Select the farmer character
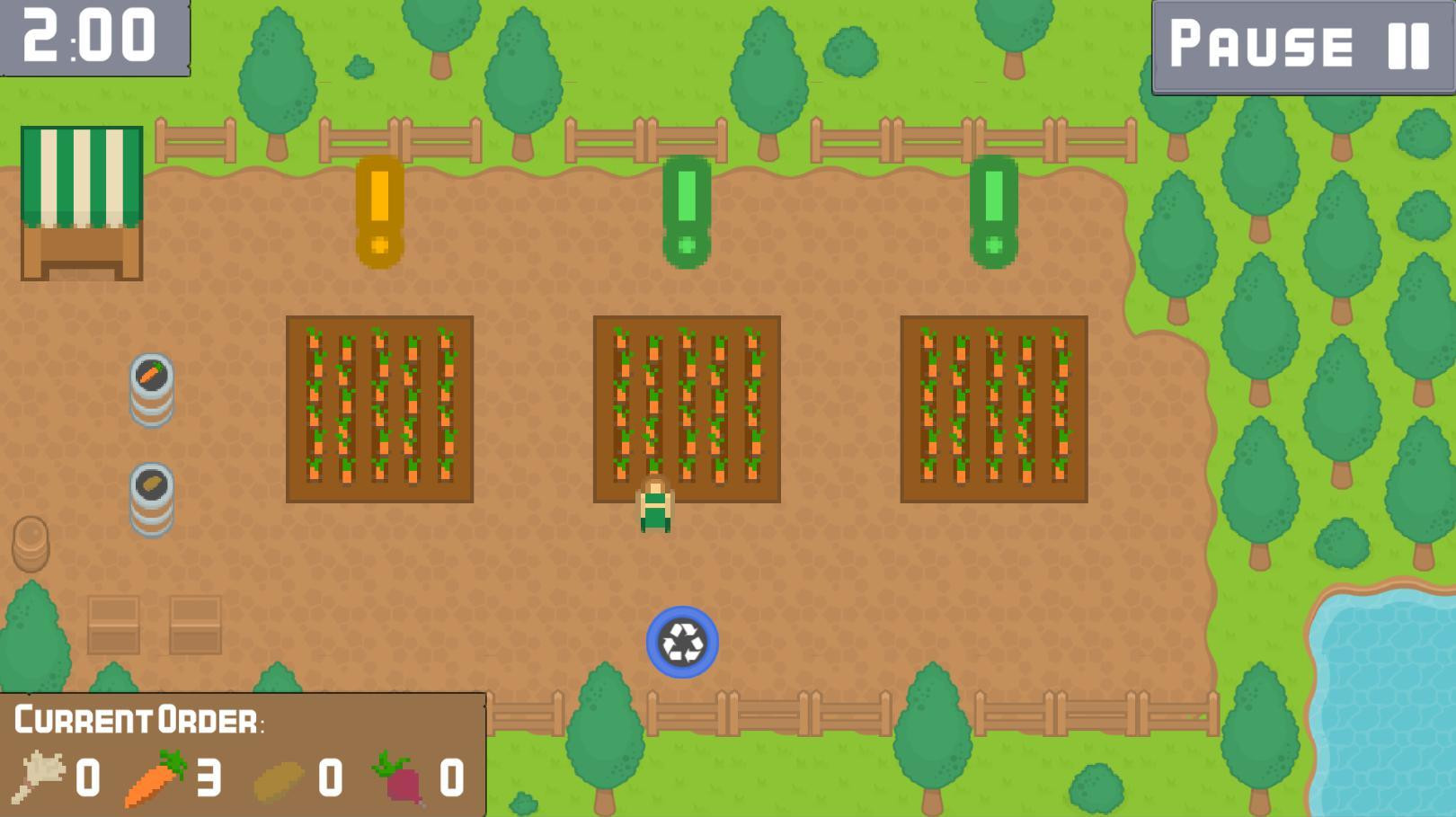This screenshot has height=817, width=1456. [655, 503]
